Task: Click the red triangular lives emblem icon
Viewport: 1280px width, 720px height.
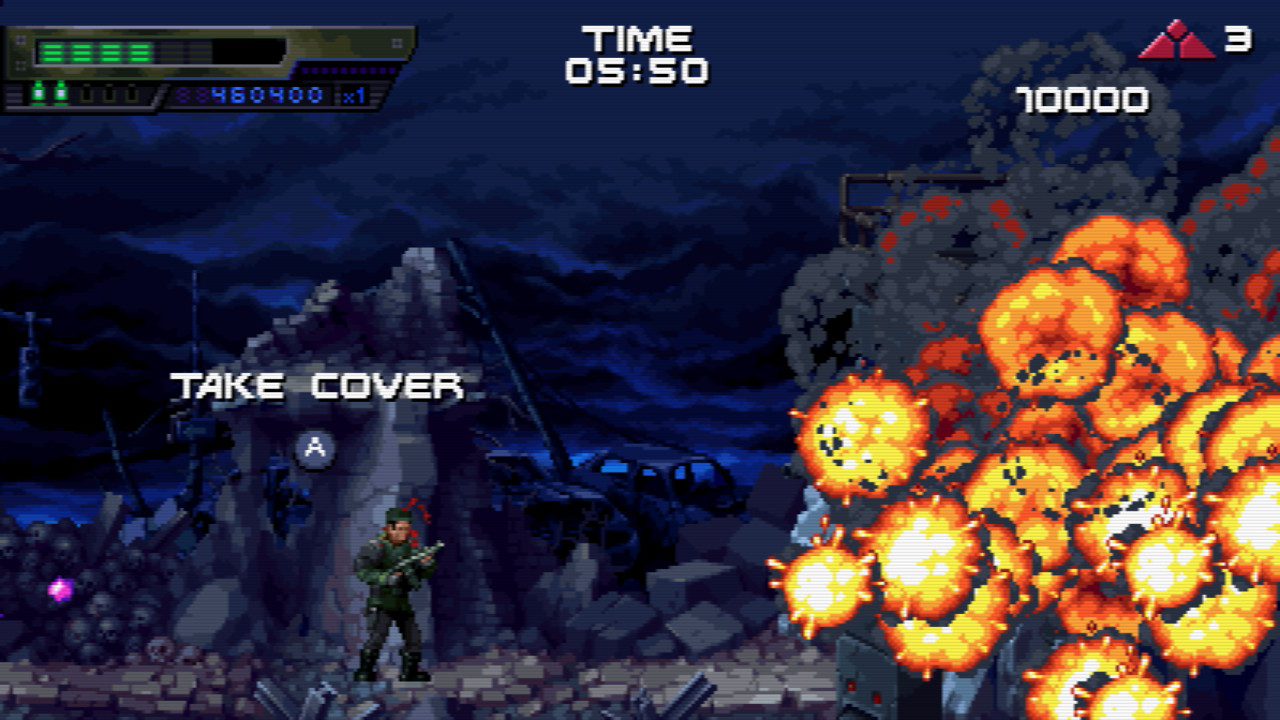Action: coord(1180,42)
